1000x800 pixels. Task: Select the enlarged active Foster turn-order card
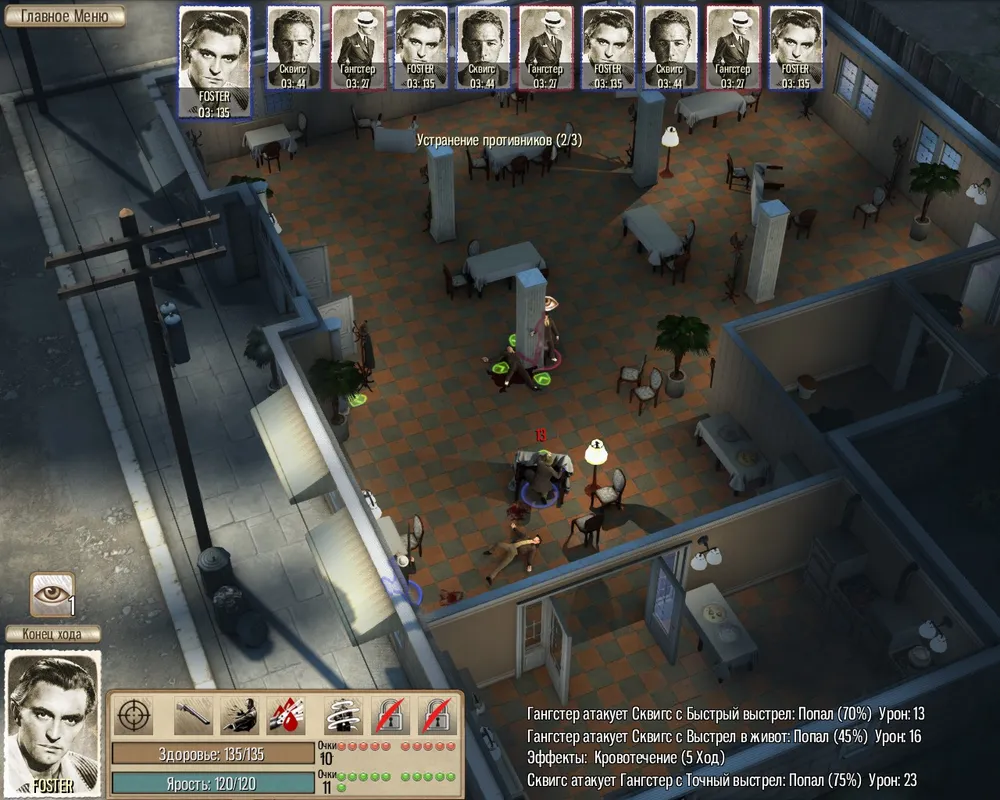(215, 62)
